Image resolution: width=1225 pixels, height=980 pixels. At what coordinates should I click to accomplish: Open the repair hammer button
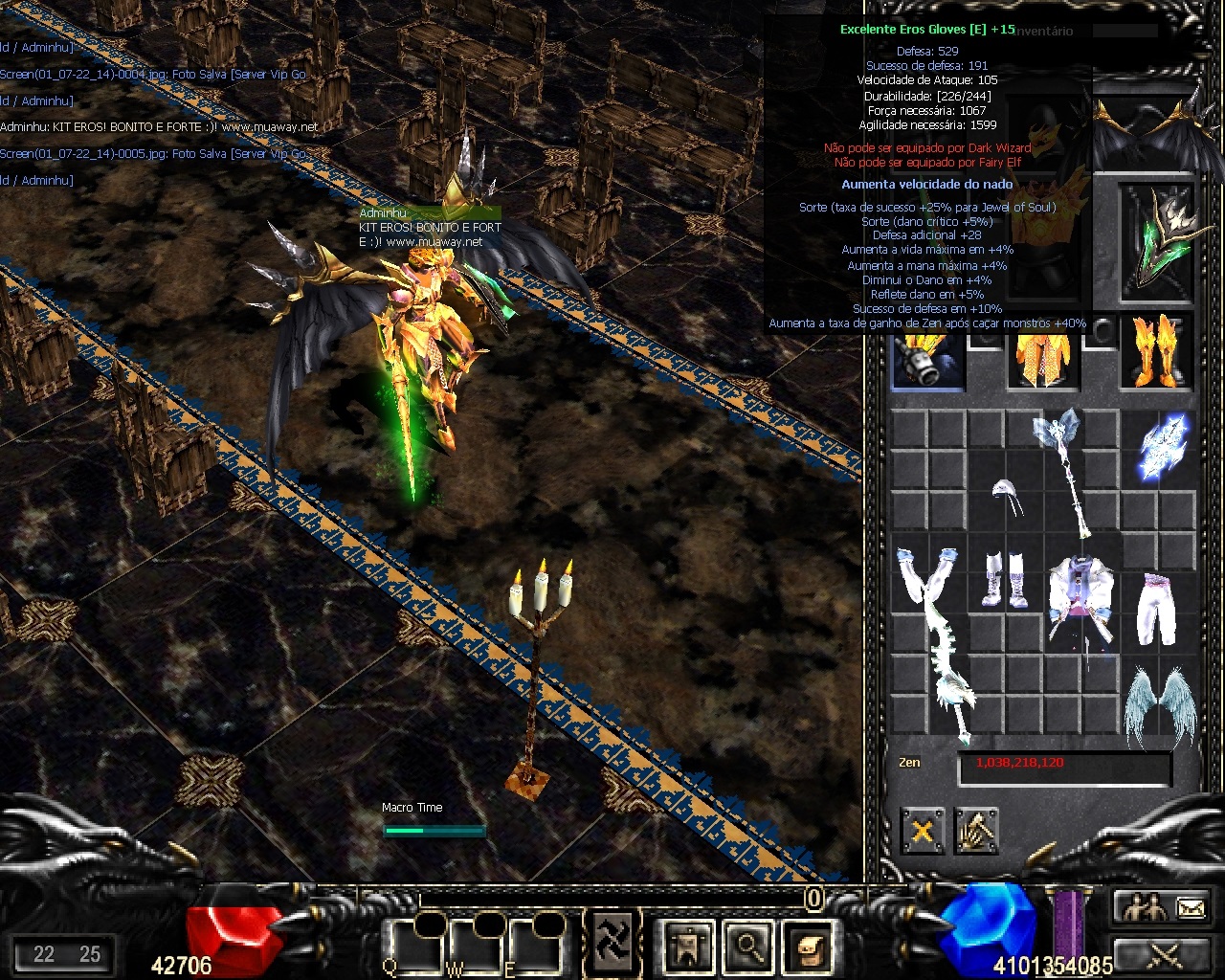[976, 831]
